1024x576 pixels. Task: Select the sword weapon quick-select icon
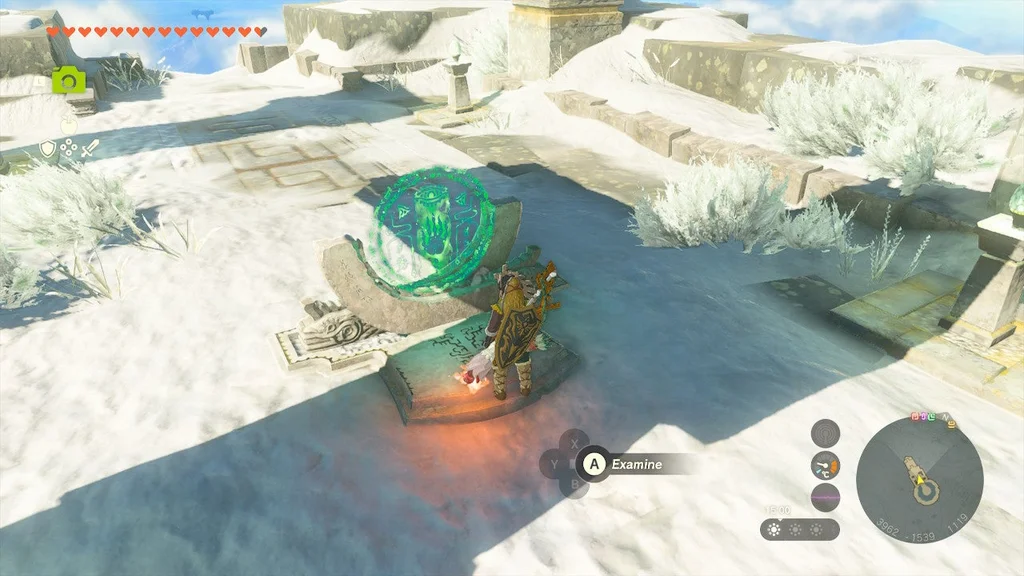pyautogui.click(x=90, y=149)
